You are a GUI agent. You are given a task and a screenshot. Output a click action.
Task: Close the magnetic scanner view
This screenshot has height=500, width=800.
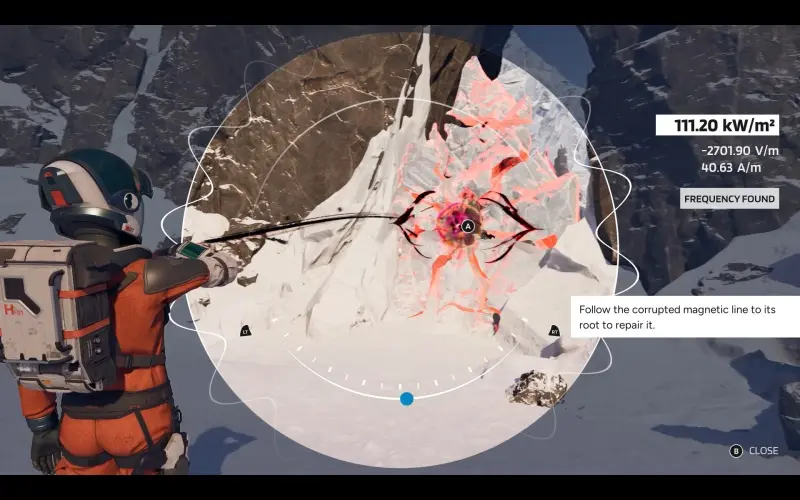coord(755,451)
